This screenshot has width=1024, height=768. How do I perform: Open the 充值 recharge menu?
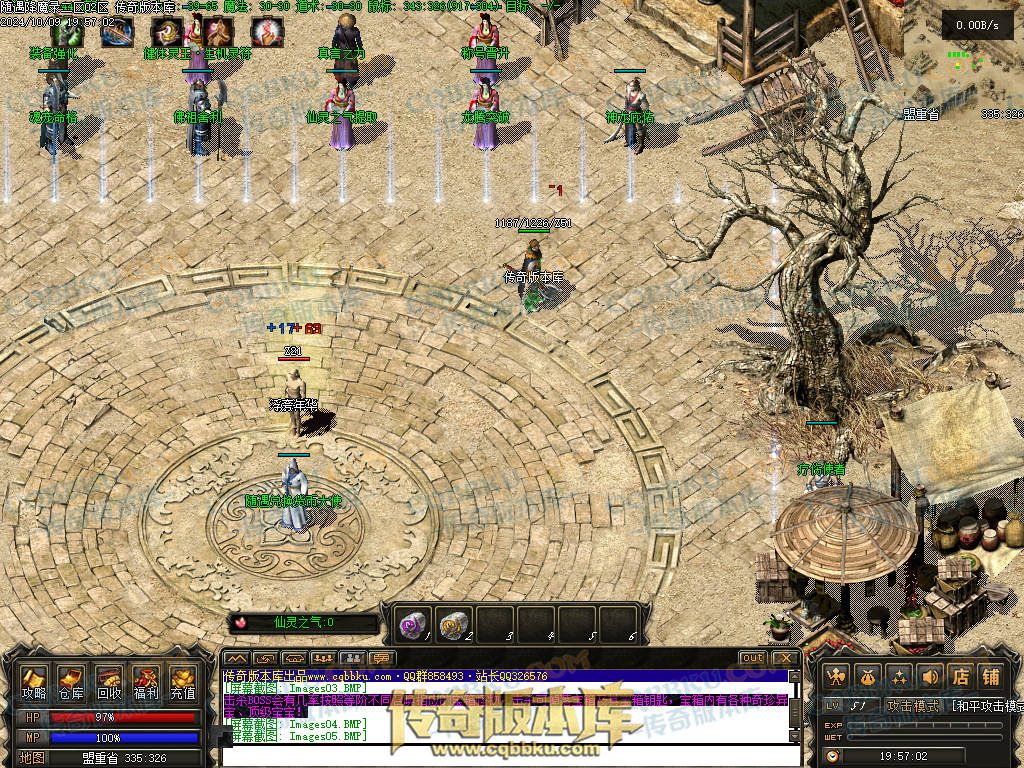183,684
